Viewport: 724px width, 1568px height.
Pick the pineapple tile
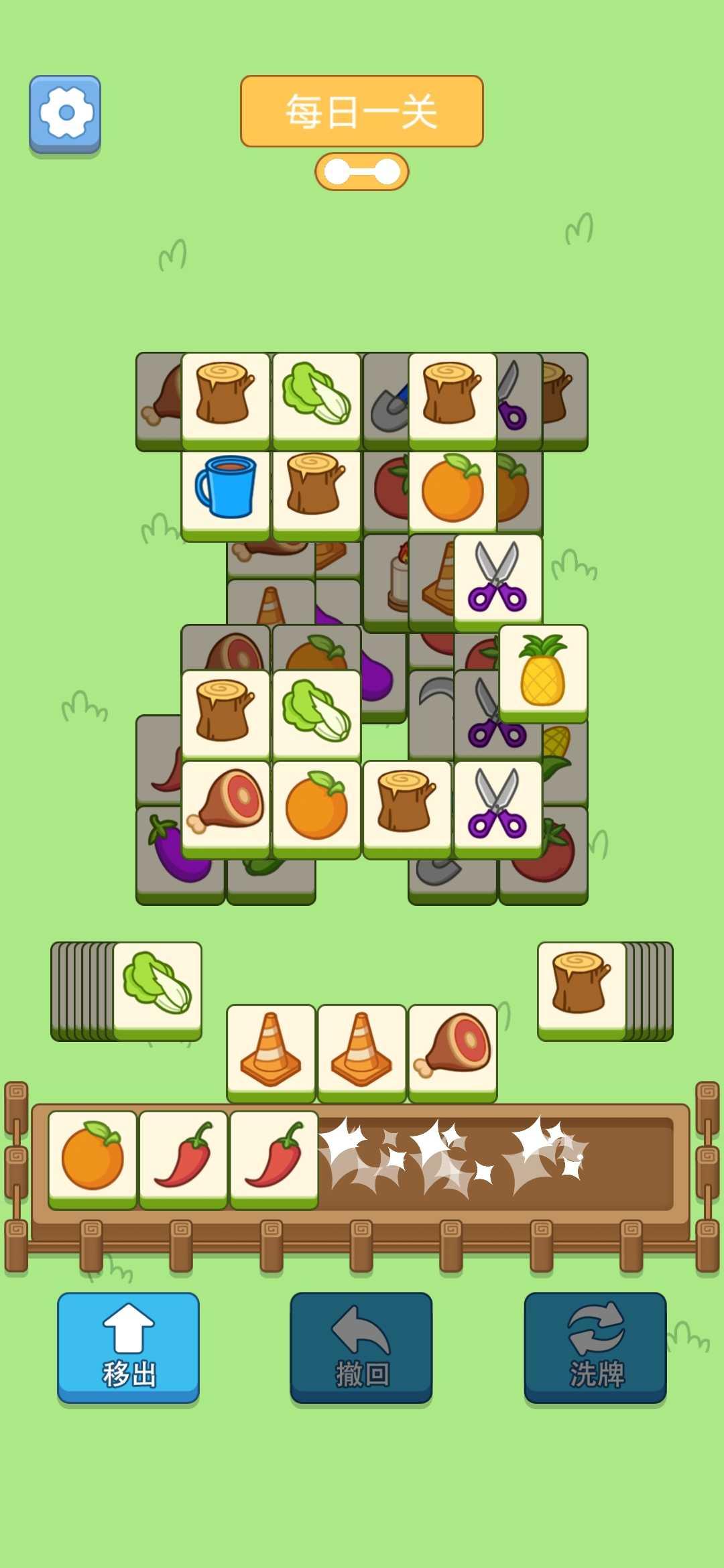tap(543, 671)
